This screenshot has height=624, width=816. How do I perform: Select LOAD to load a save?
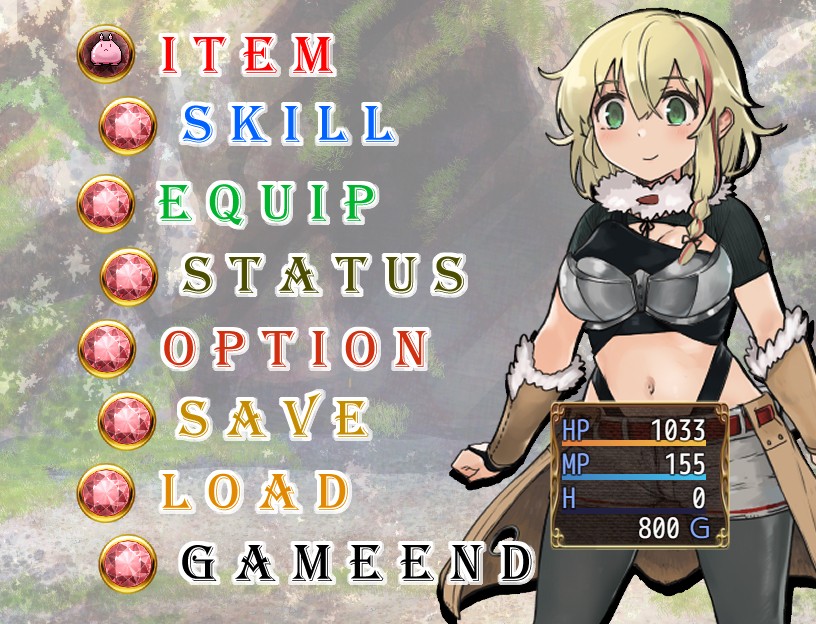255,491
